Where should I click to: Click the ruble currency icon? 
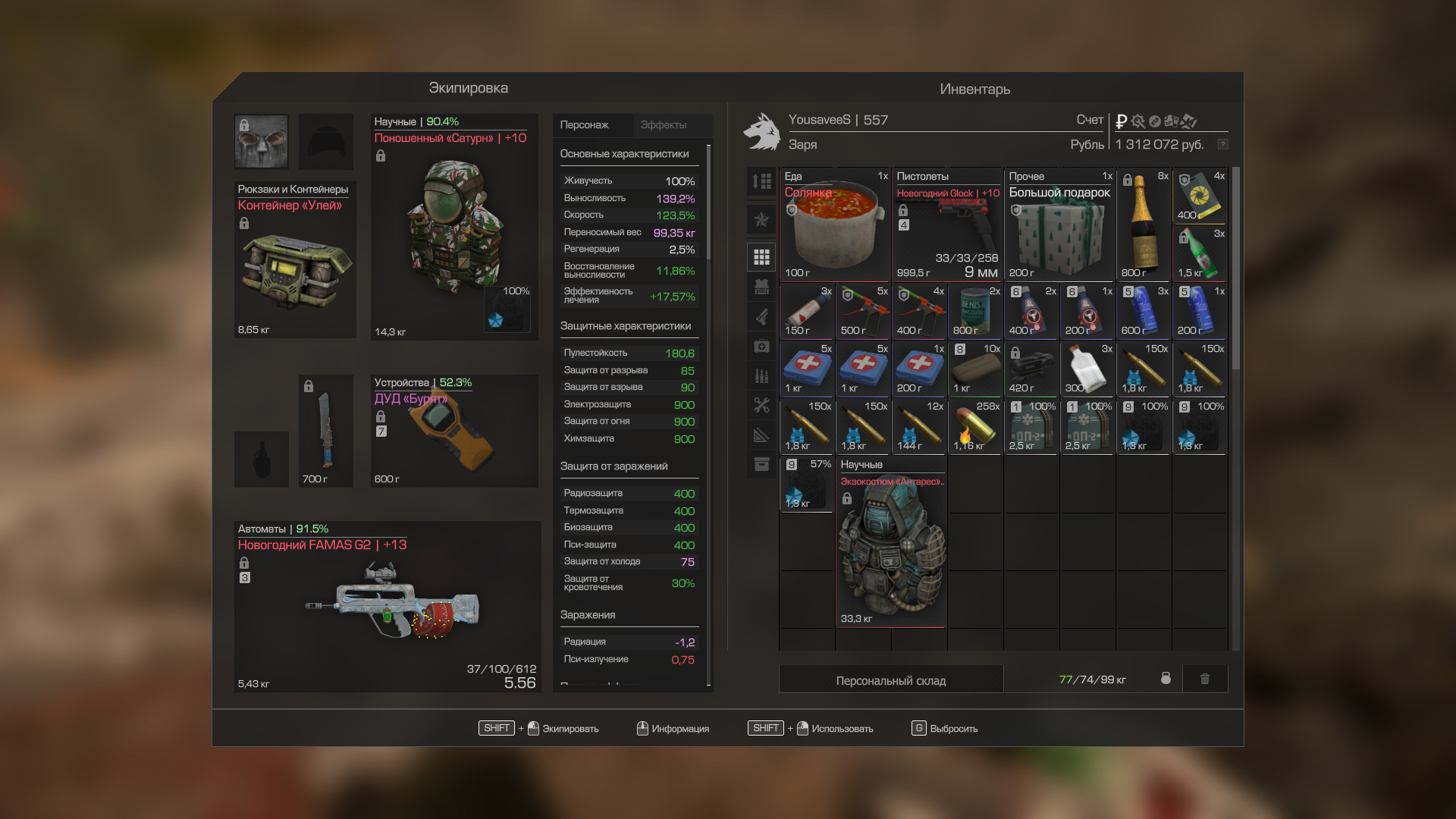[x=1122, y=121]
